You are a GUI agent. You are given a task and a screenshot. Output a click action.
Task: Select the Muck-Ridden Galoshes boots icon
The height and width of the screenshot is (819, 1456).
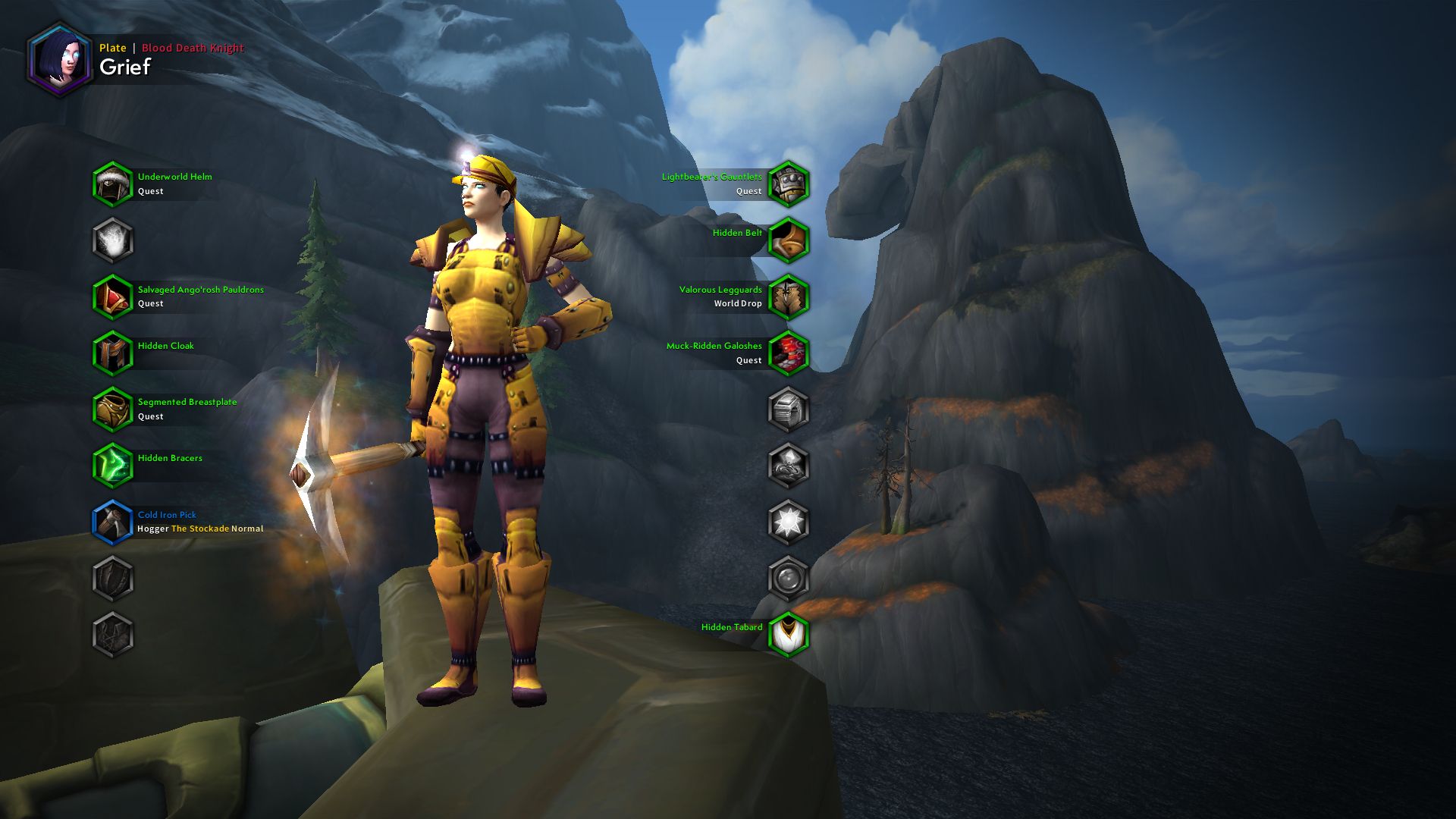coord(789,352)
